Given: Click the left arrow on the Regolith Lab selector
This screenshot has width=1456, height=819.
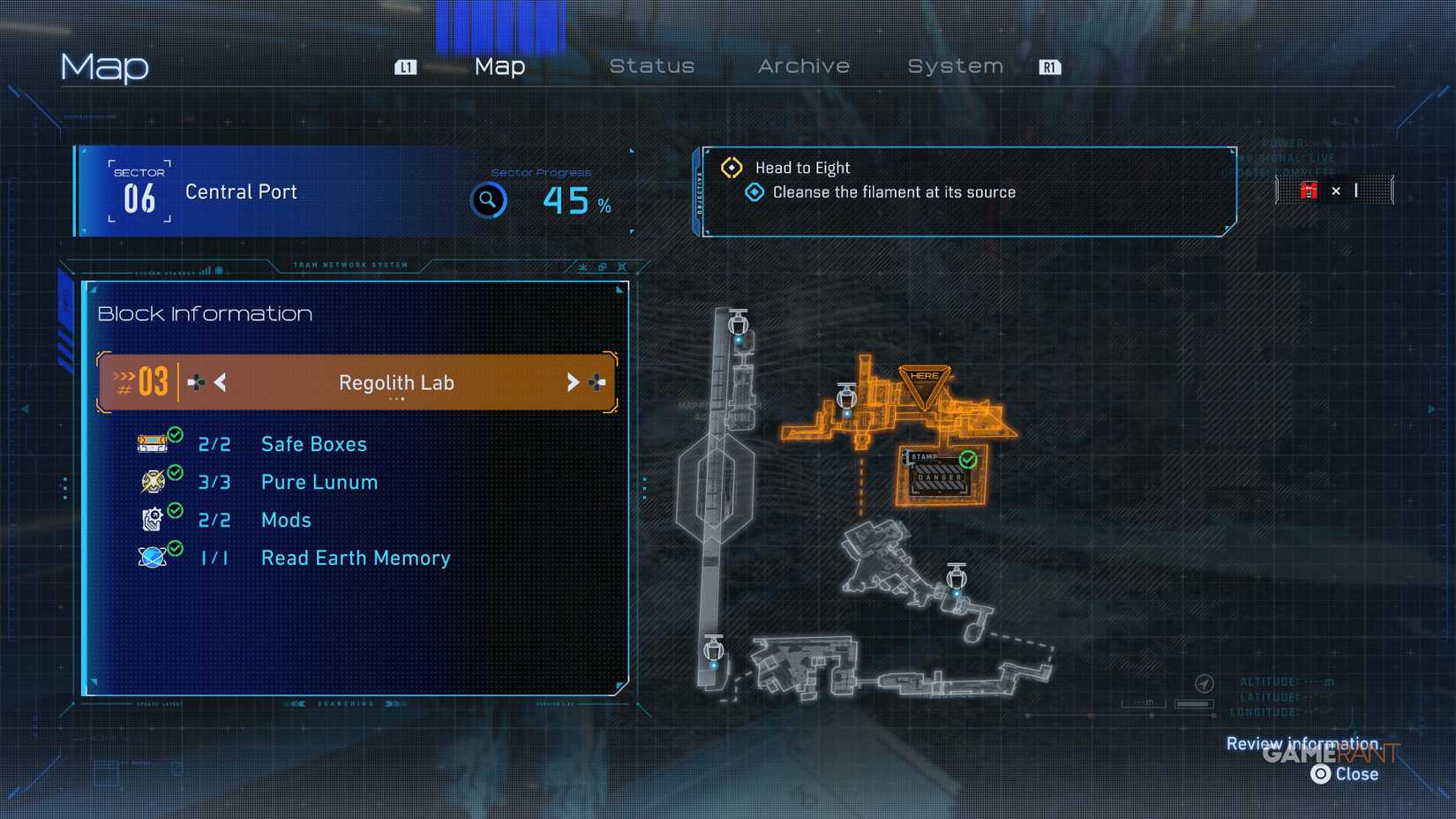Looking at the screenshot, I should [x=218, y=382].
